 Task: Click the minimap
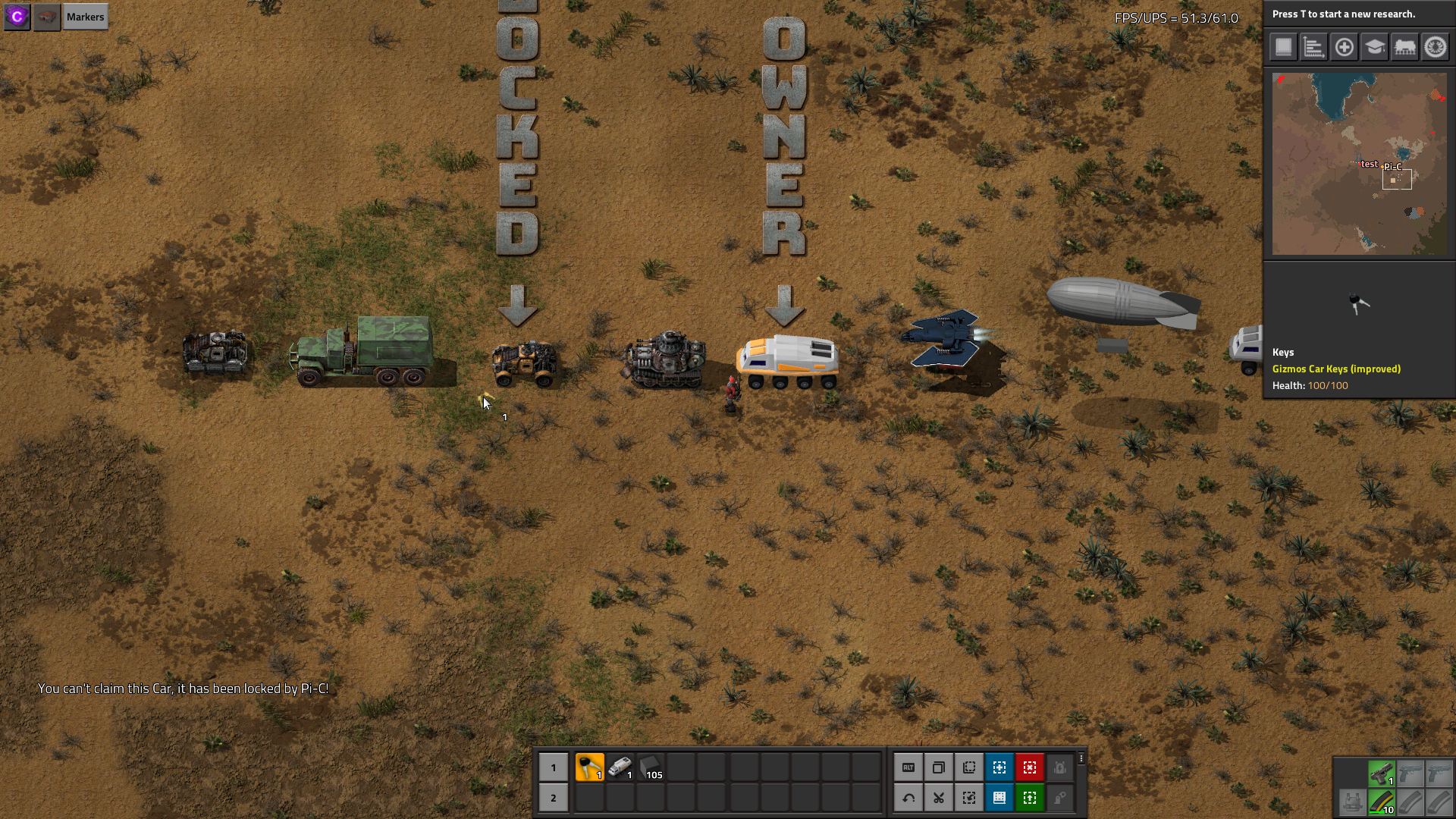point(1359,164)
